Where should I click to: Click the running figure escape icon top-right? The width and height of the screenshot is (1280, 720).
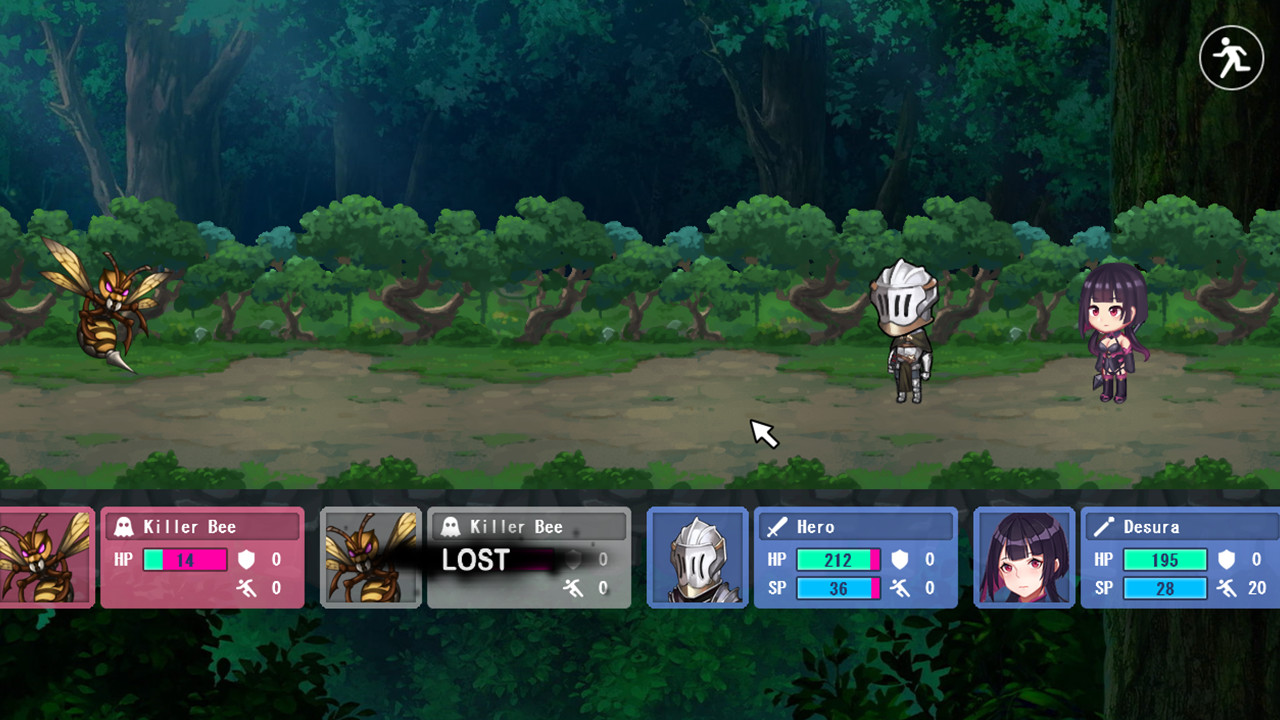click(x=1231, y=57)
